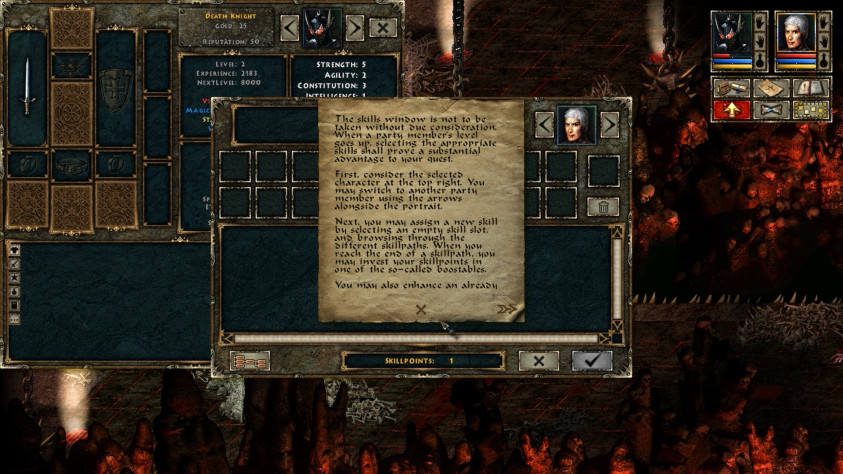Confirm skill changes with the checkmark button

592,361
